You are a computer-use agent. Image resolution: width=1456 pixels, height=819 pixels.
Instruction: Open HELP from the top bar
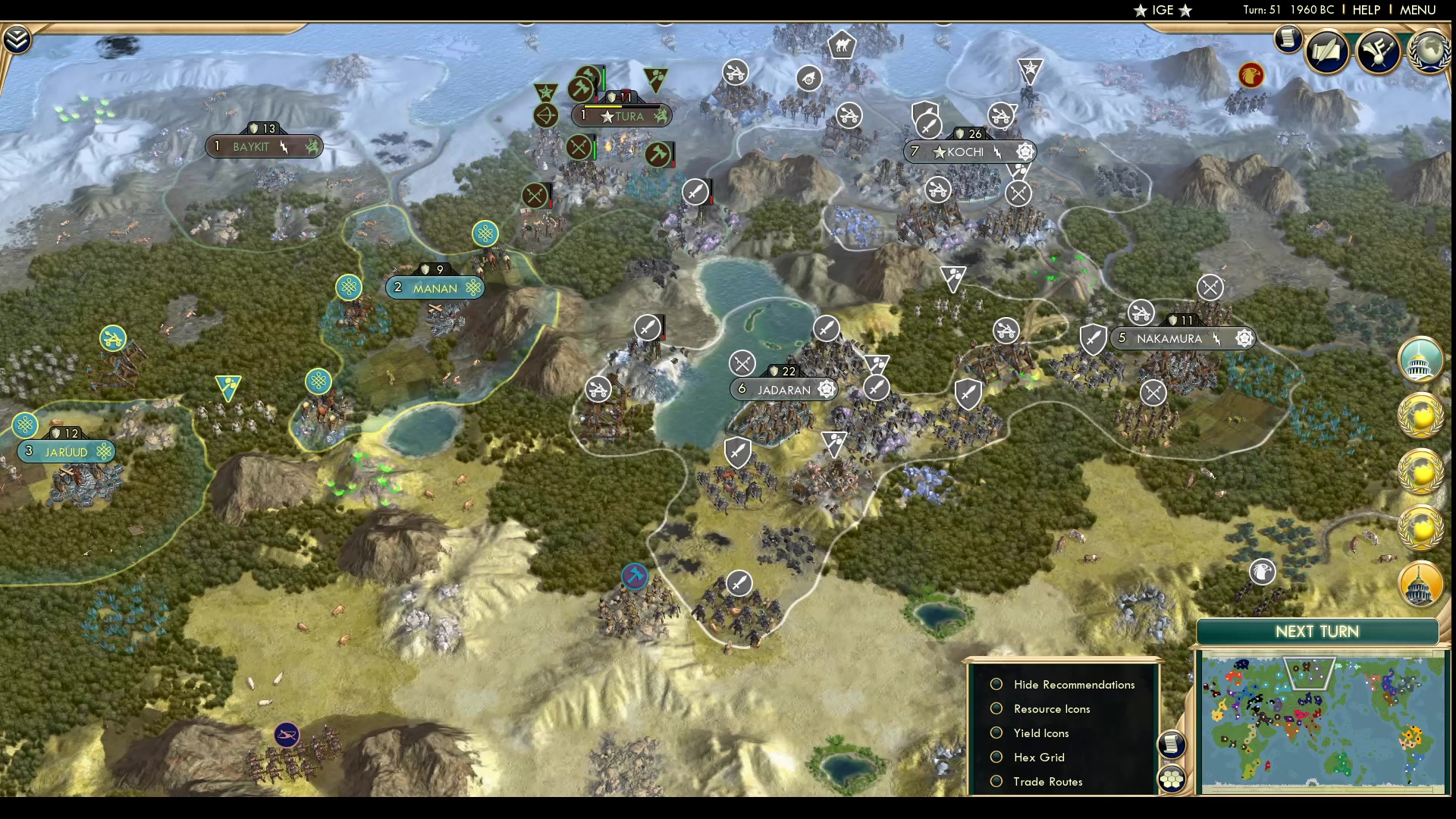[1365, 10]
